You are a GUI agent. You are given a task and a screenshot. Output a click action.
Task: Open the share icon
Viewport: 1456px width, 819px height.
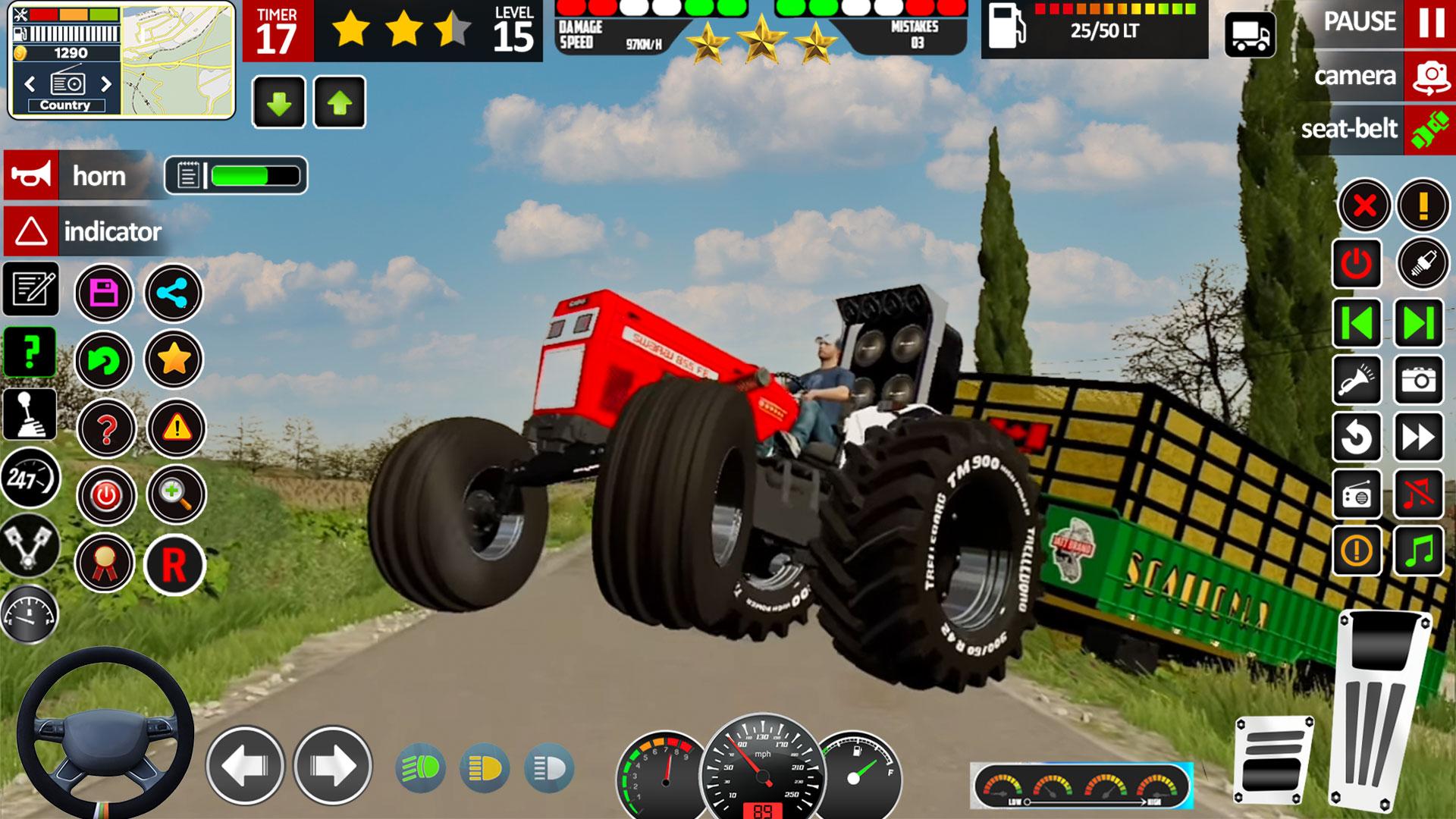point(174,293)
